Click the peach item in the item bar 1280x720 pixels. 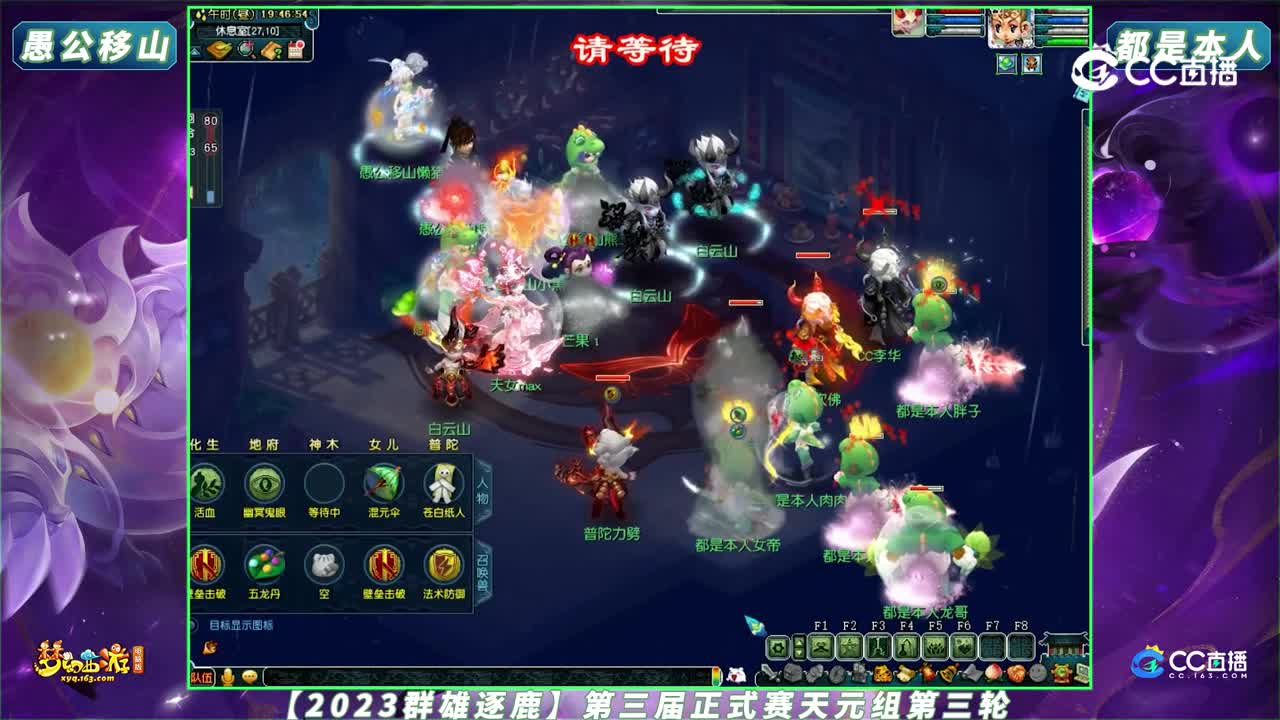click(991, 672)
